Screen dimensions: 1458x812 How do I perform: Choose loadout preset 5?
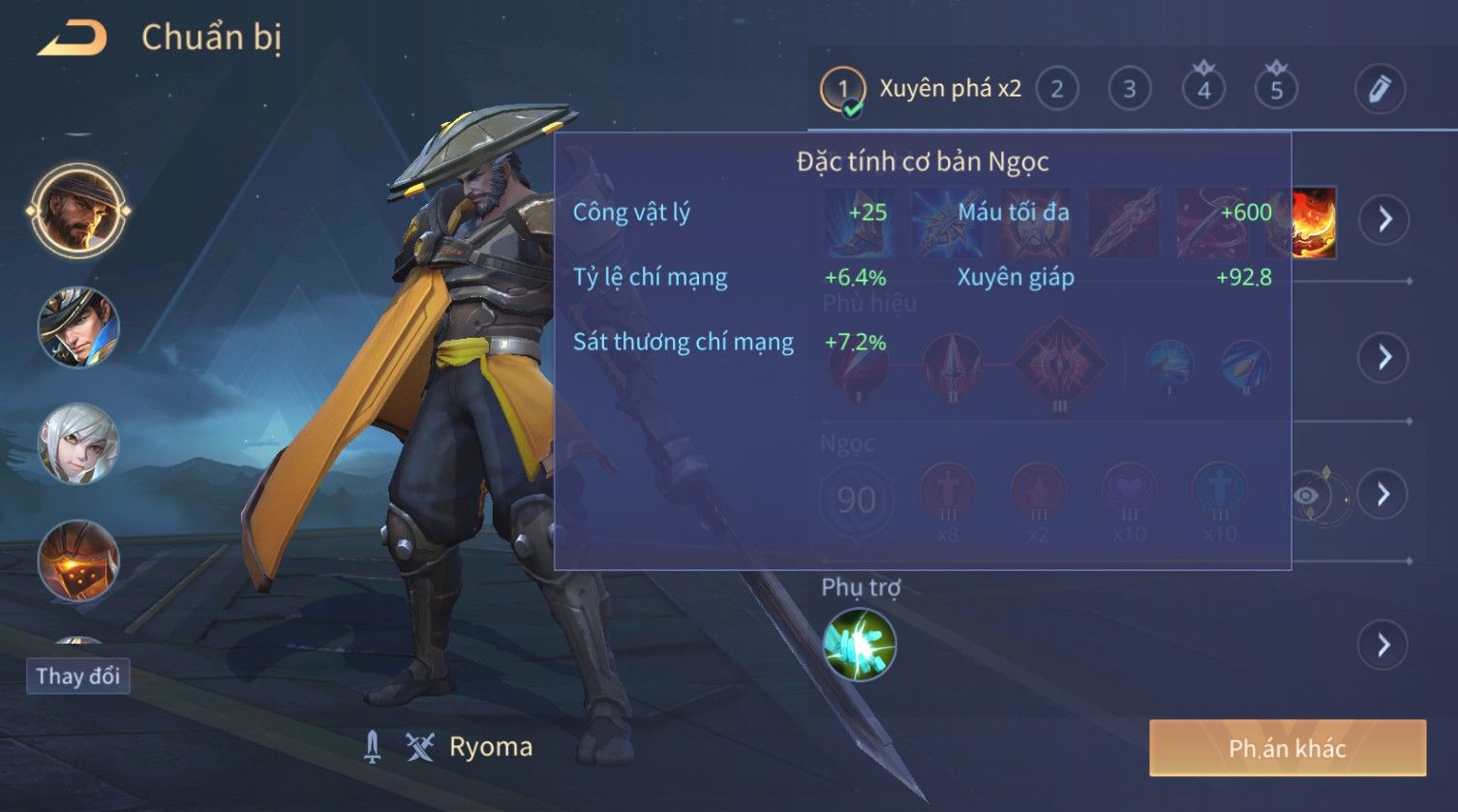1276,90
